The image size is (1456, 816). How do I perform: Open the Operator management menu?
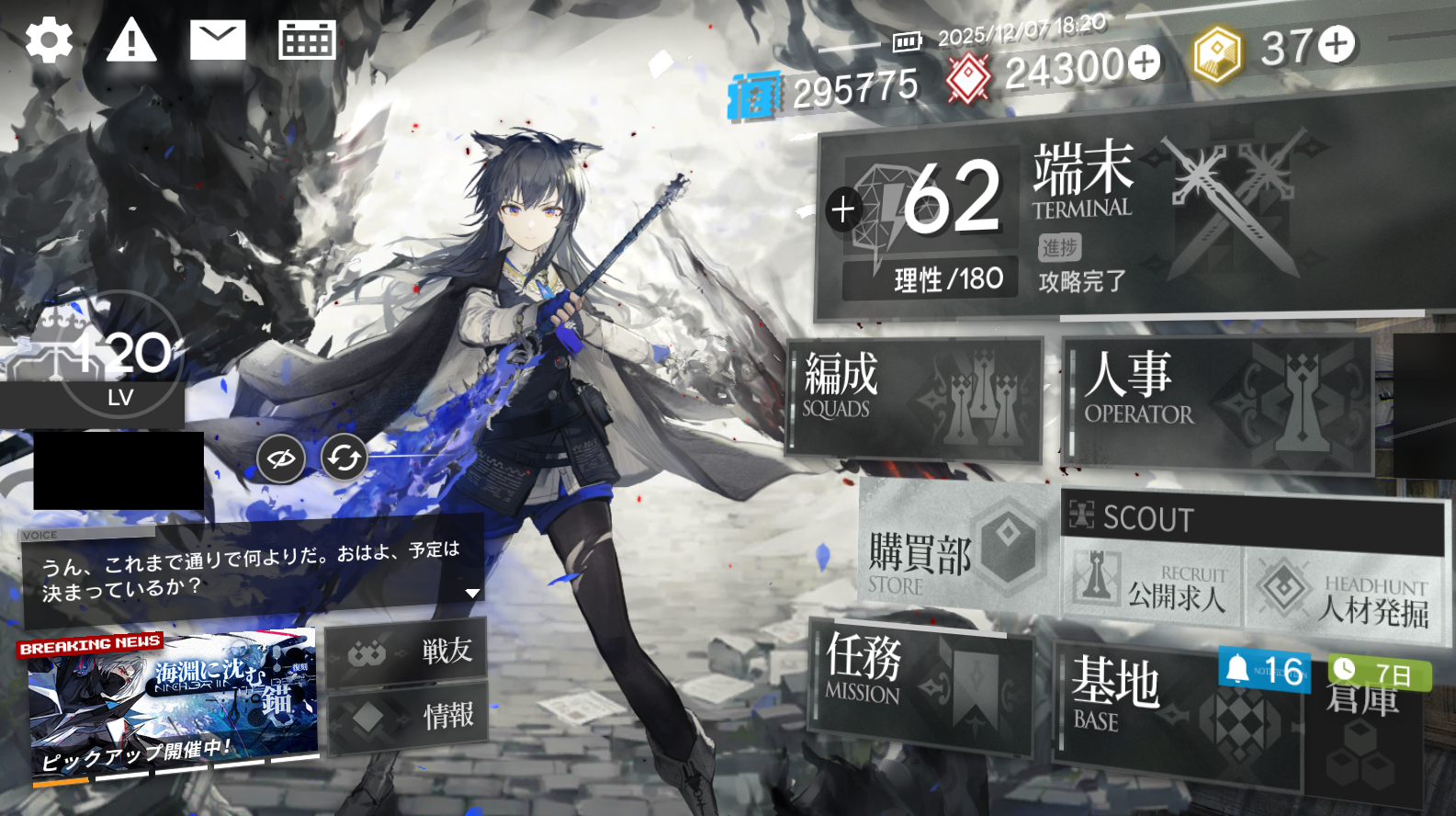click(x=1217, y=402)
